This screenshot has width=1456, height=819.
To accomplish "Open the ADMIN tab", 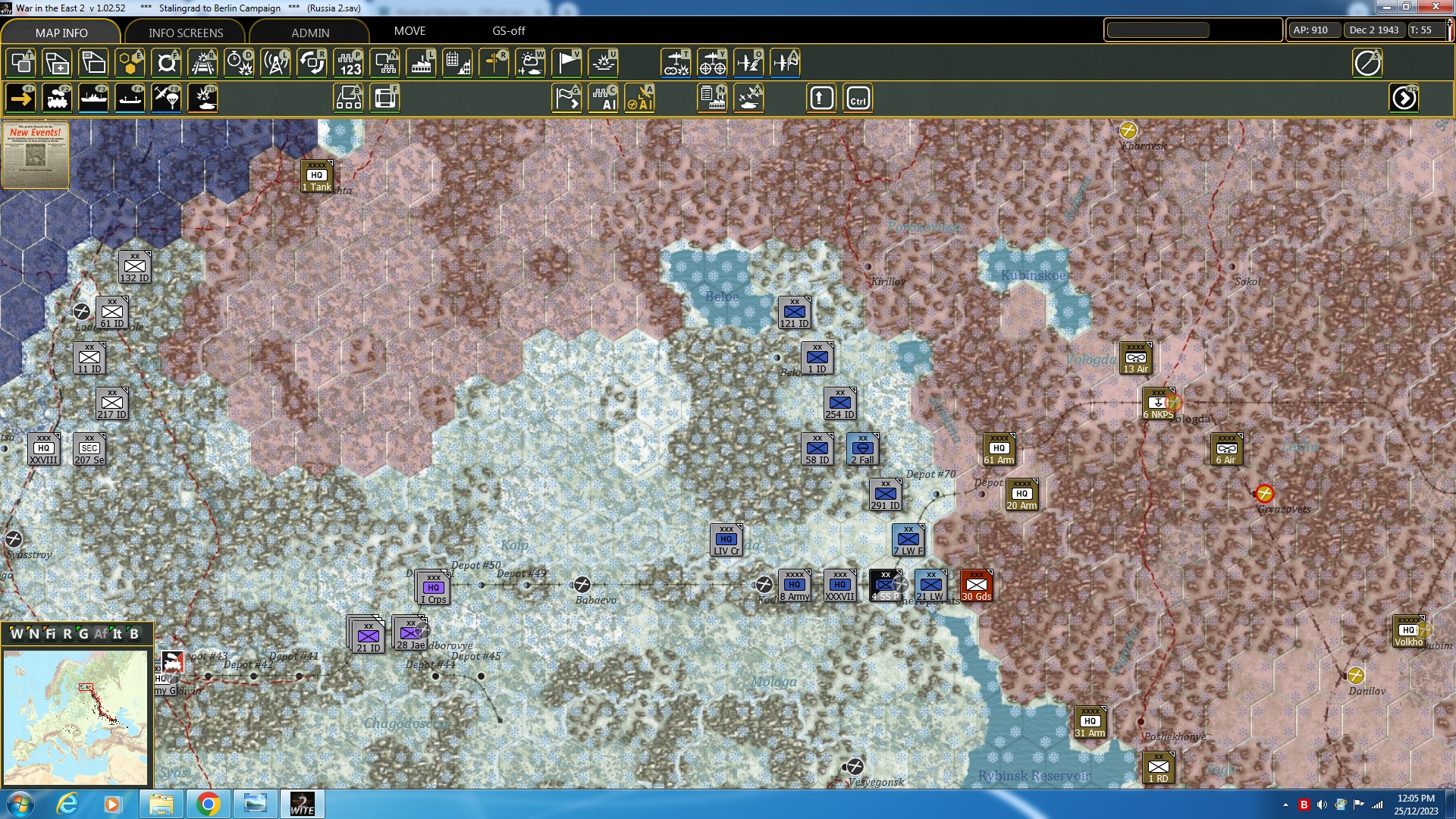I will coord(311,32).
